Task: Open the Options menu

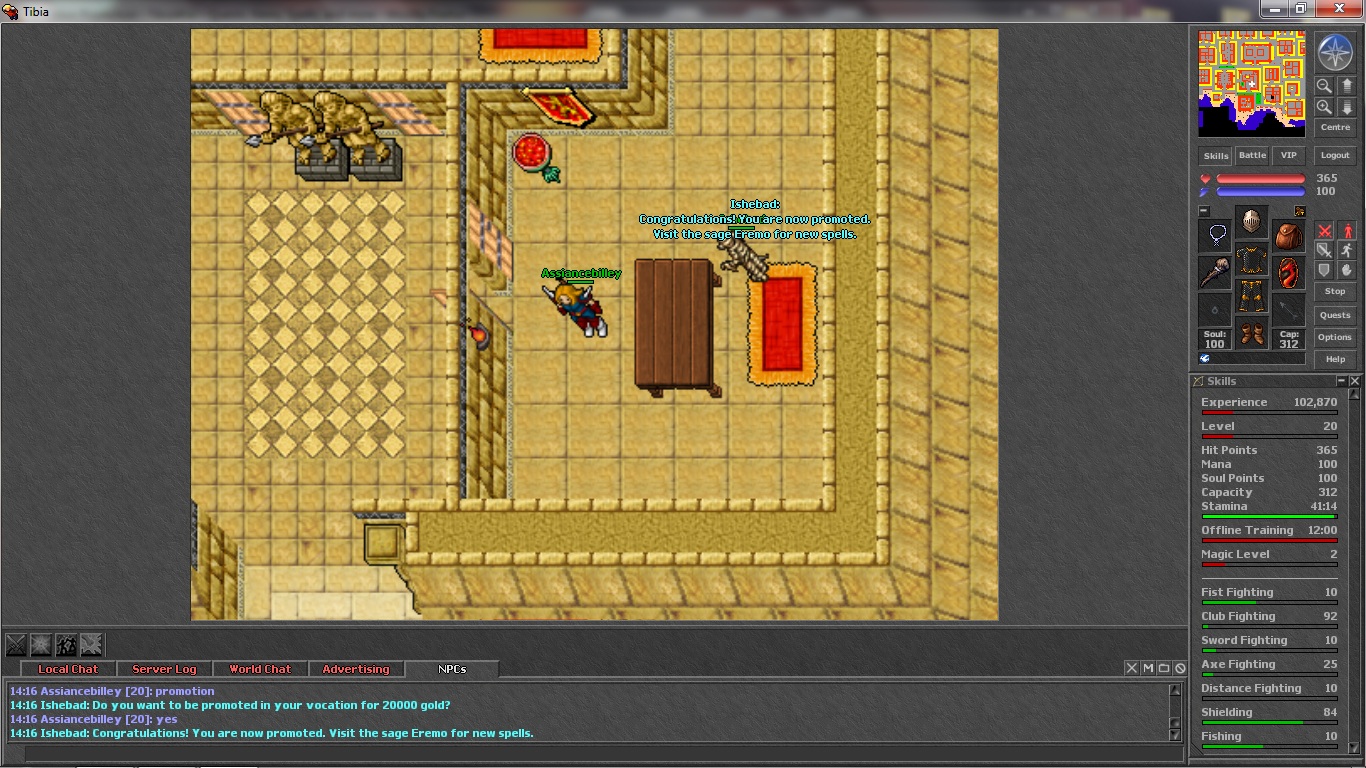Action: click(1335, 337)
